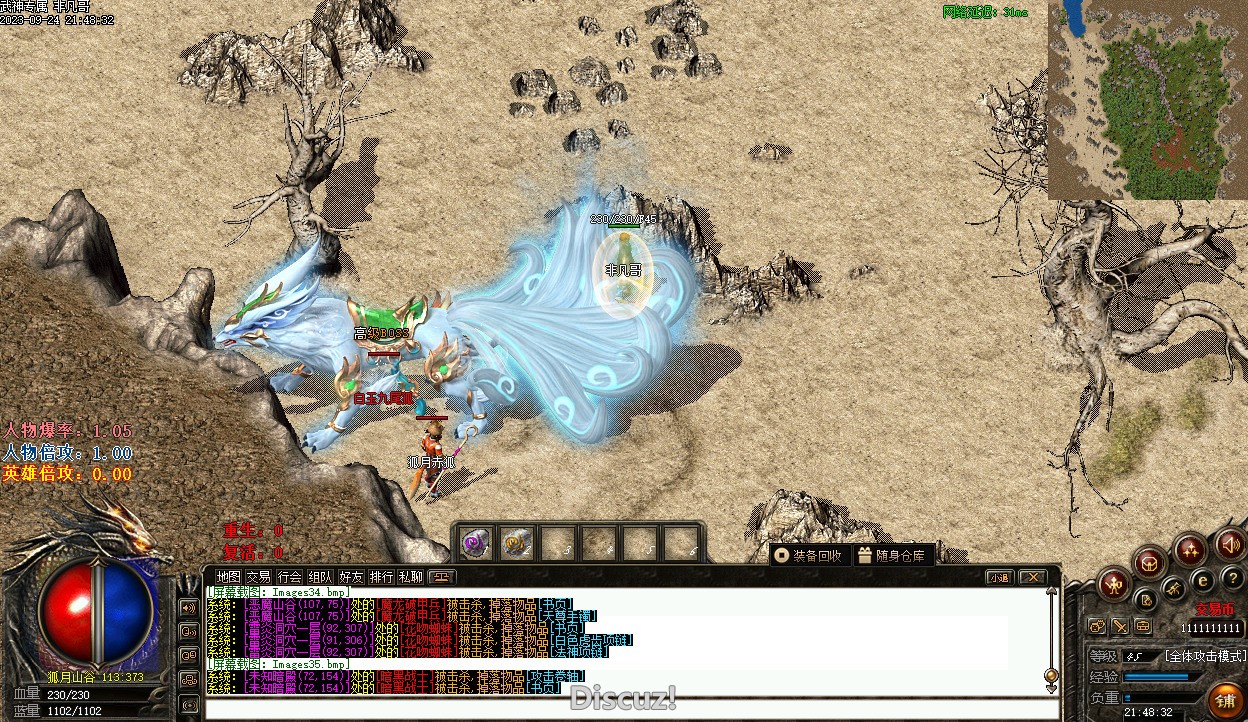Show the 好友 friends tab

coord(351,577)
